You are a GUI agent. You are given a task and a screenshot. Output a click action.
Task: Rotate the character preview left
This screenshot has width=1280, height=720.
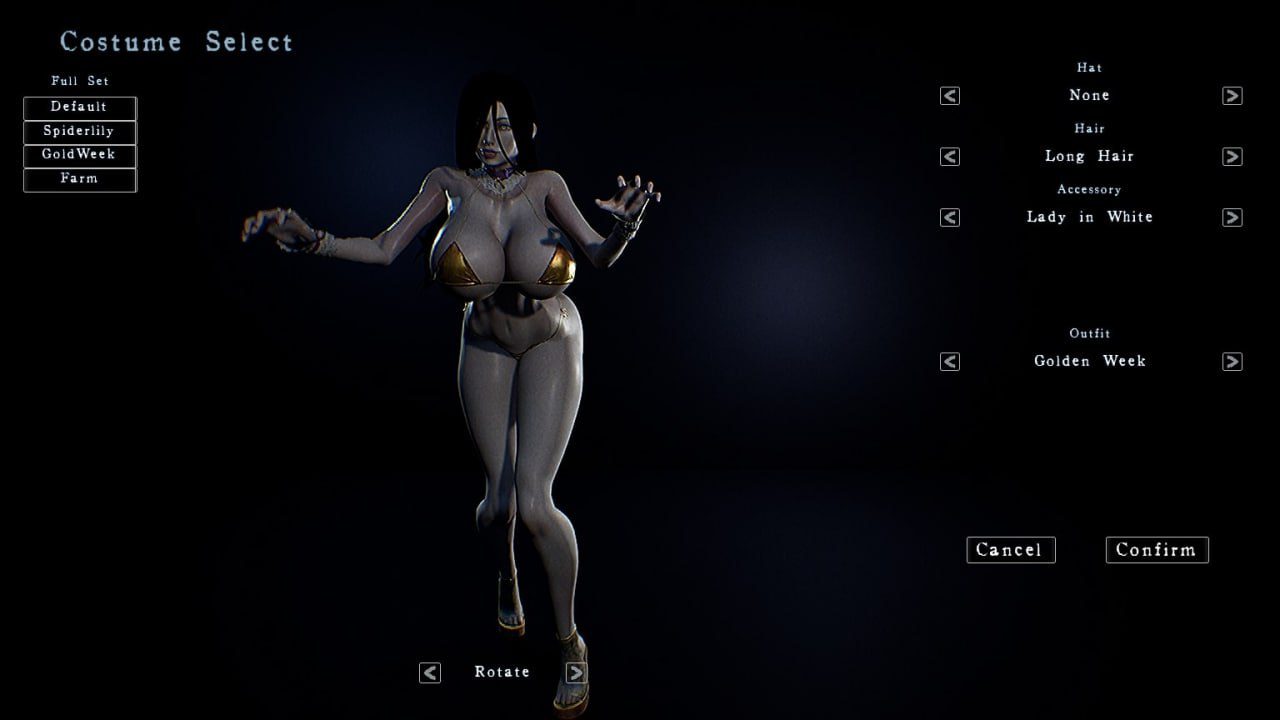coord(430,673)
